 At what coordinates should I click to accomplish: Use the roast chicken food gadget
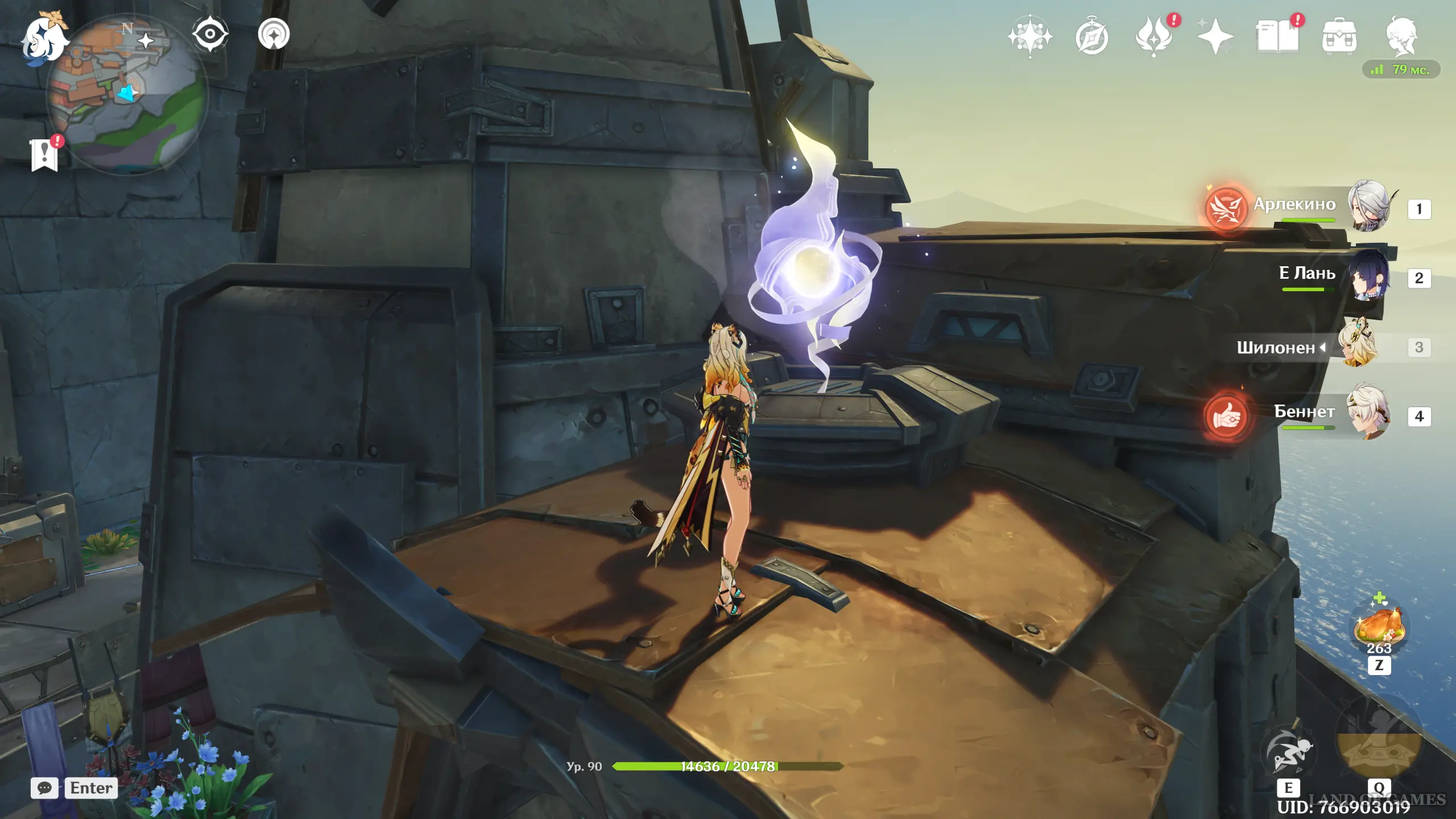pyautogui.click(x=1379, y=627)
